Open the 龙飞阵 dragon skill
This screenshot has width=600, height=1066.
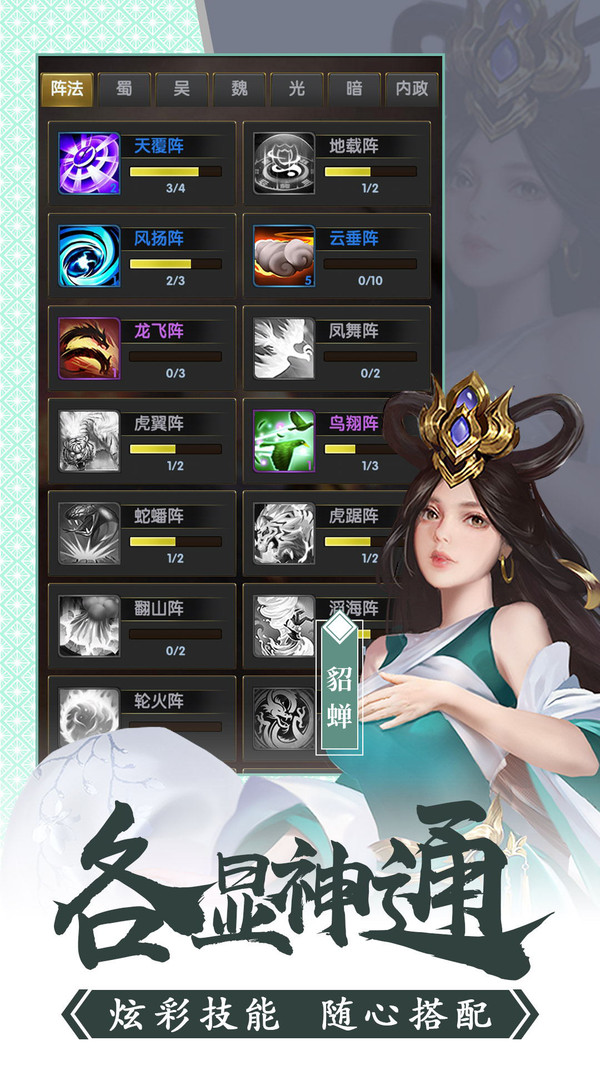pyautogui.click(x=142, y=349)
